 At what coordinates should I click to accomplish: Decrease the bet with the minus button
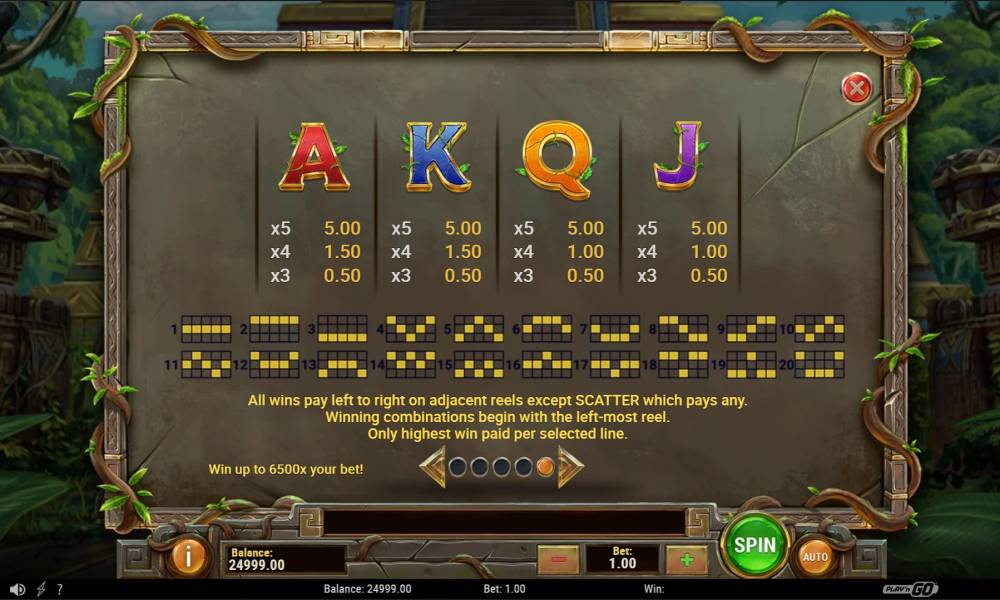(558, 559)
